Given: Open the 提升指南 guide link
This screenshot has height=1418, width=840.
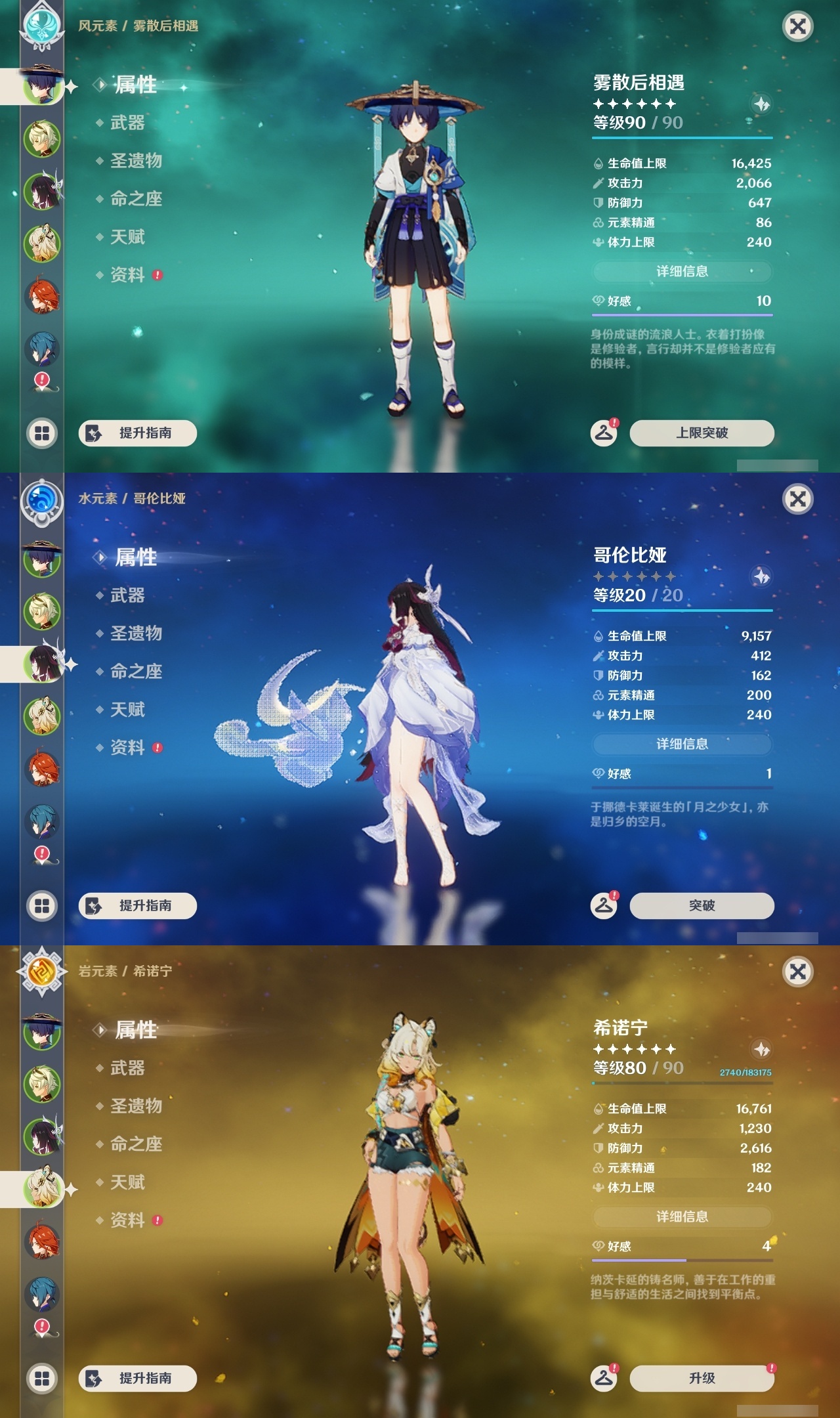Looking at the screenshot, I should tap(138, 433).
